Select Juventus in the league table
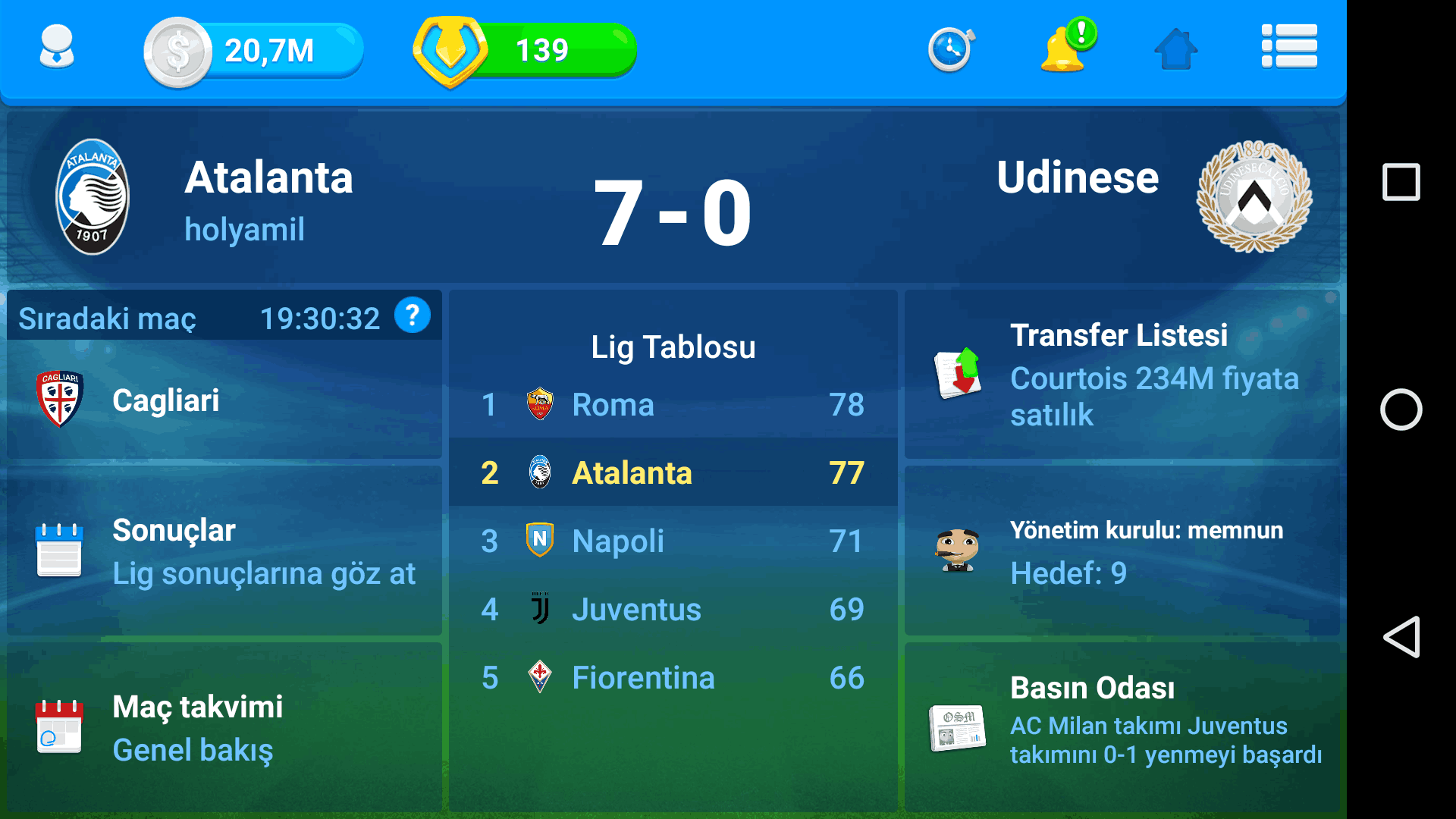 [x=672, y=610]
